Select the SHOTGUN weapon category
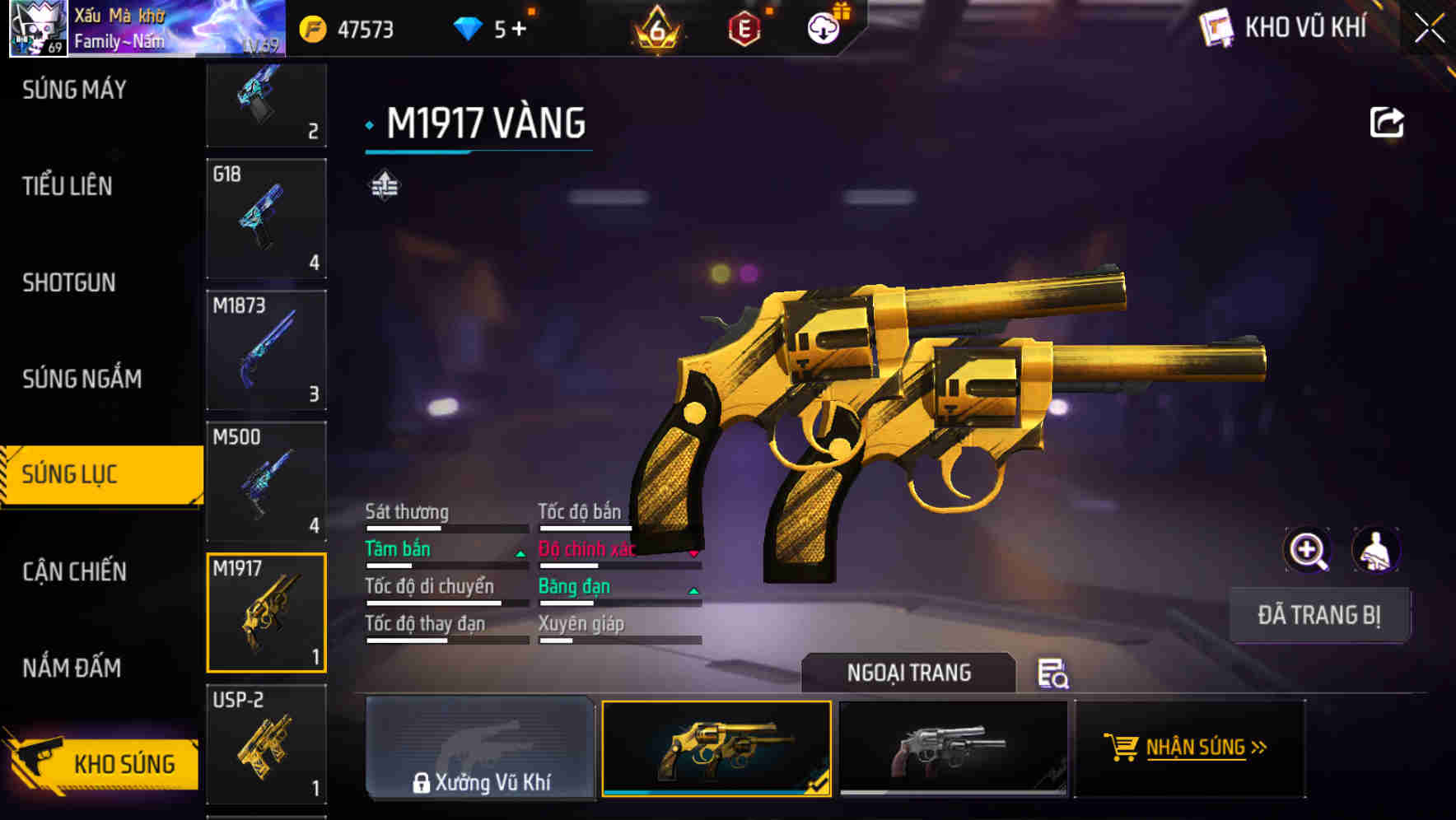The image size is (1456, 820). point(68,282)
